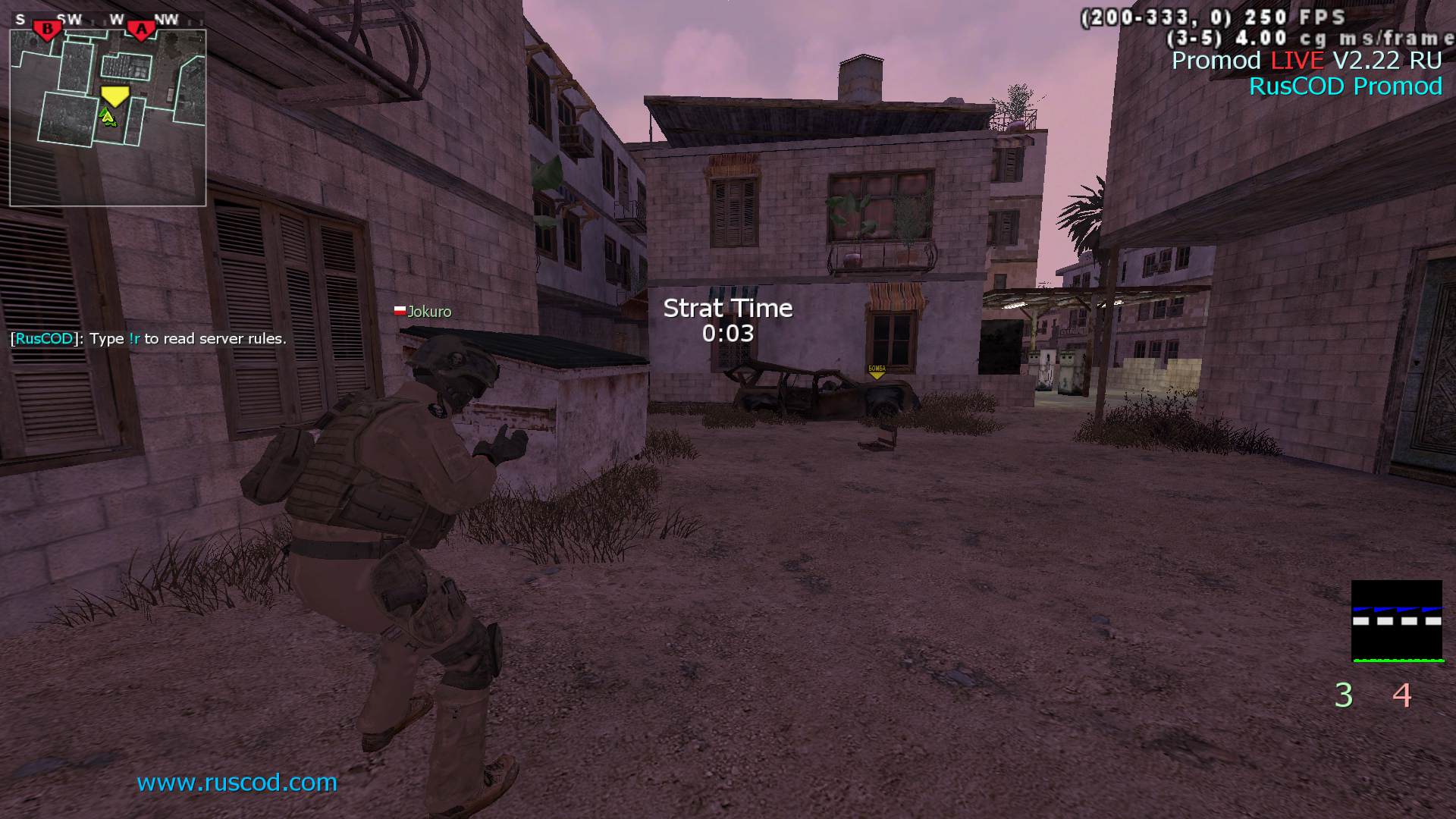The width and height of the screenshot is (1456, 819).
Task: Click the minimap in the corner
Action: pyautogui.click(x=108, y=118)
